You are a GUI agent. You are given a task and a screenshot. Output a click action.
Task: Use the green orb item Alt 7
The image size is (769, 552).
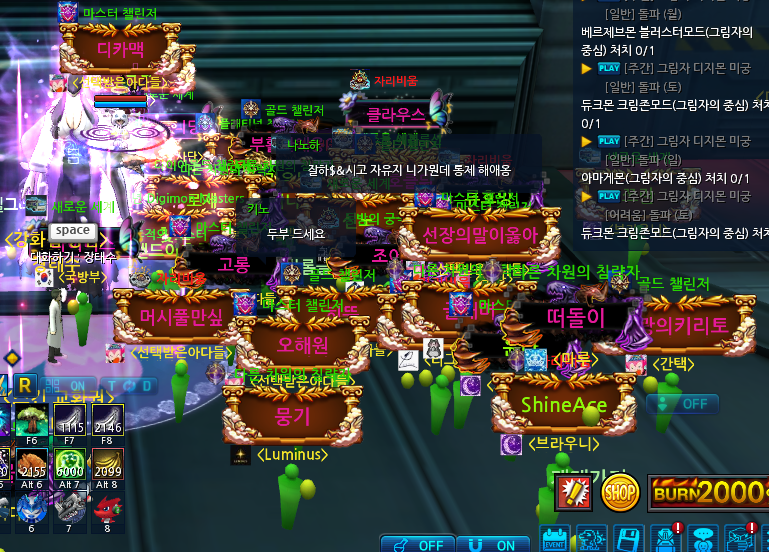coord(69,467)
